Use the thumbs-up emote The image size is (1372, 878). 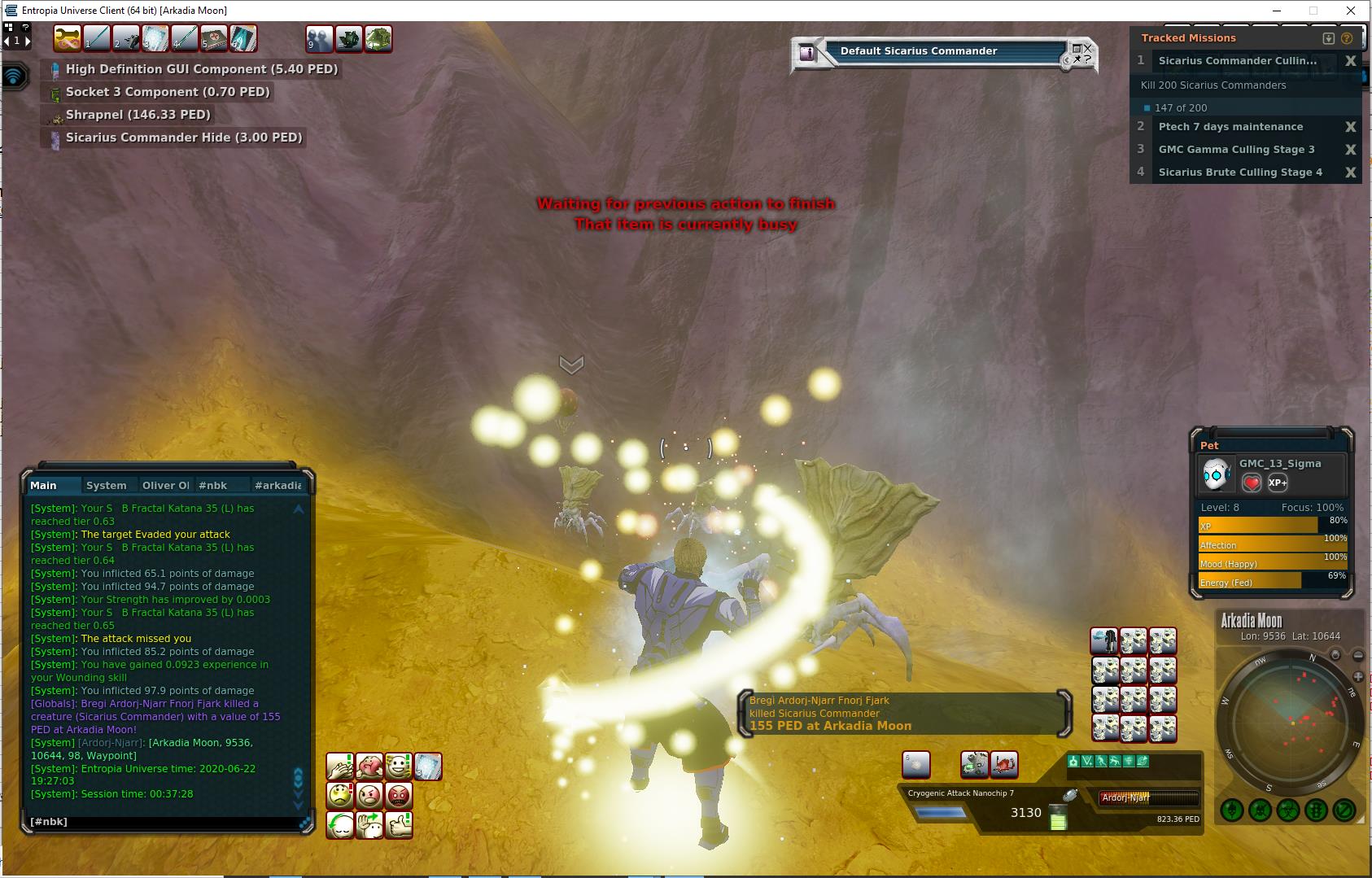point(398,825)
